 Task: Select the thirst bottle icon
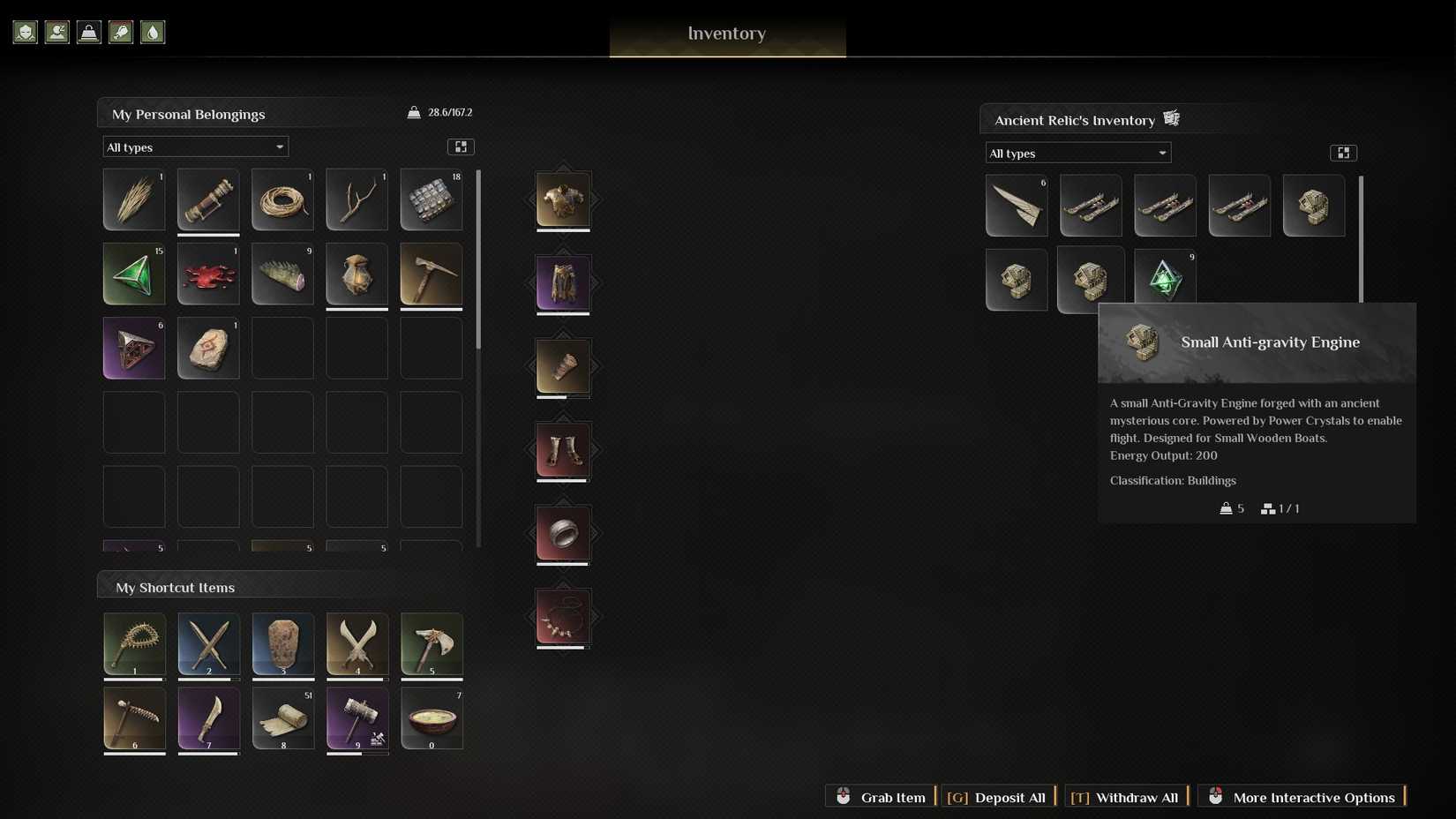click(120, 32)
